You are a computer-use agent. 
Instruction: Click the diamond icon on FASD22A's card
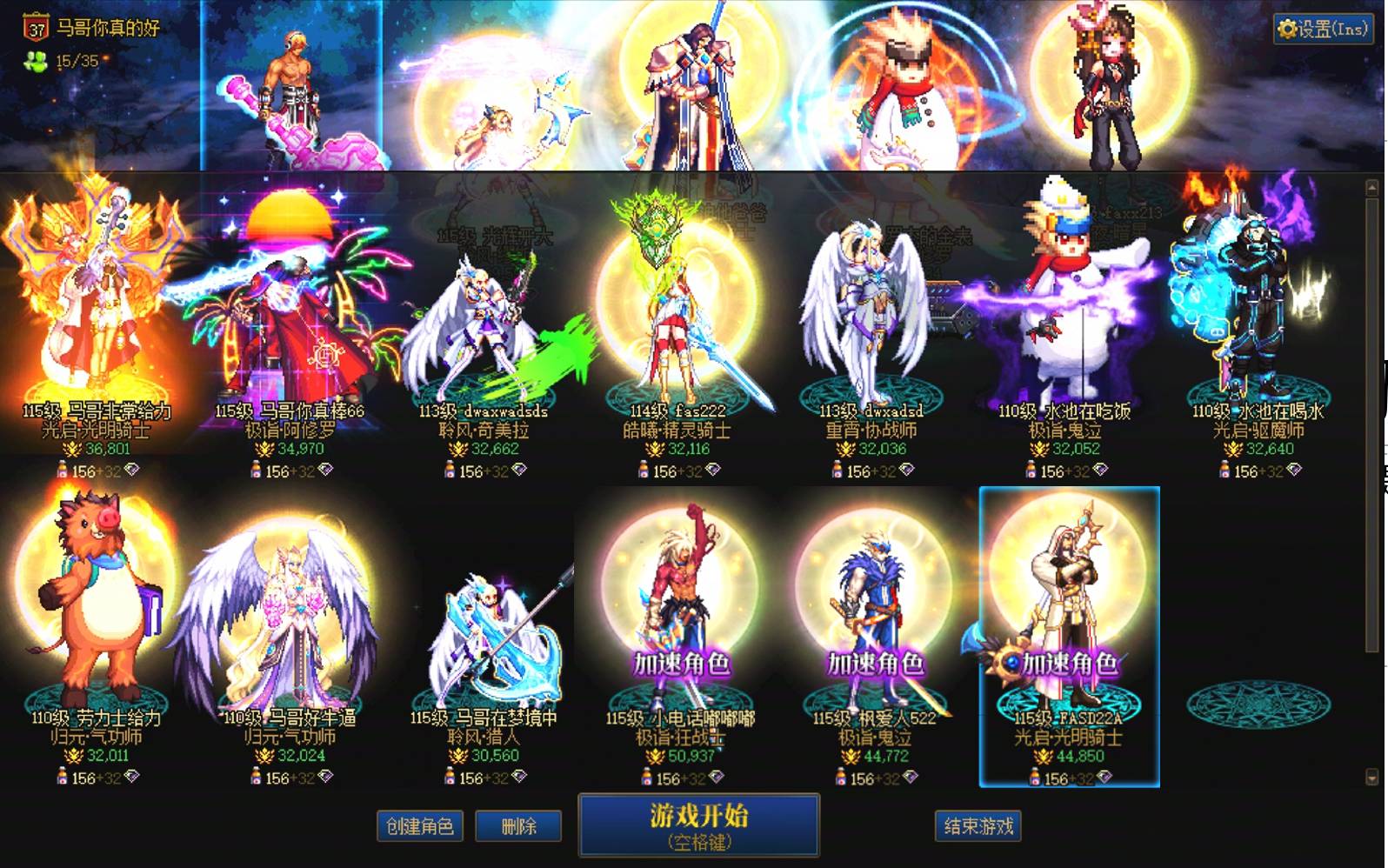(x=1105, y=776)
